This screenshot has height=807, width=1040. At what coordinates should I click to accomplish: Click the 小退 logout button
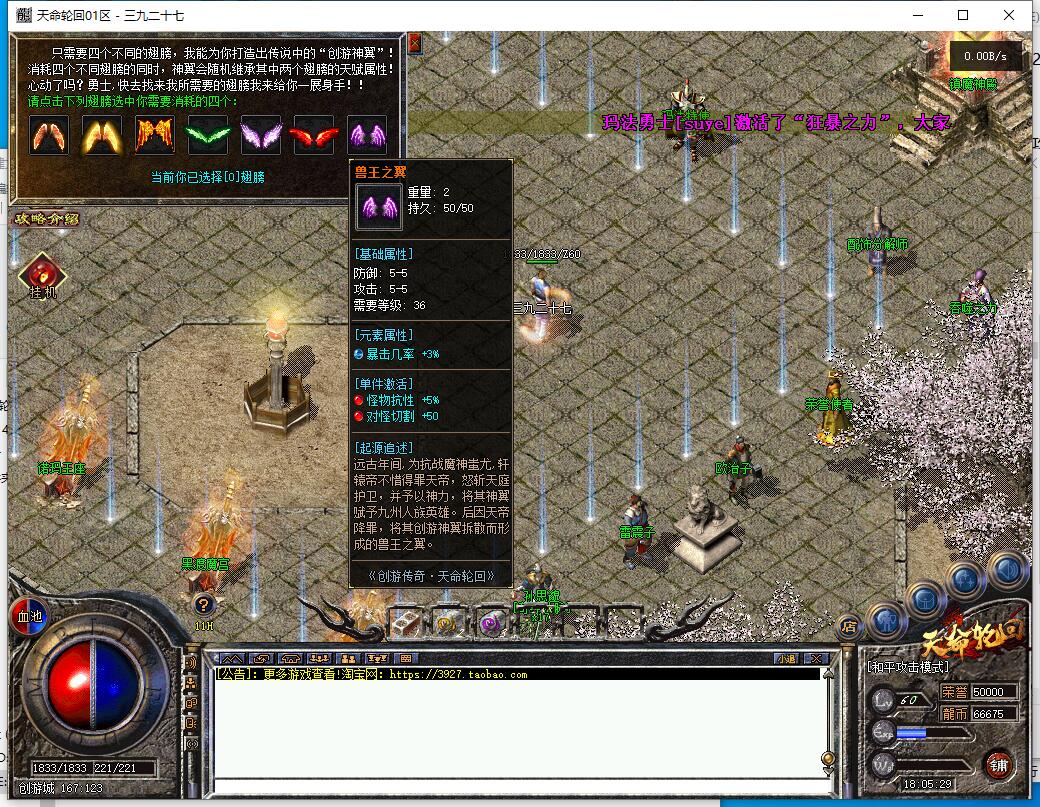click(x=786, y=658)
